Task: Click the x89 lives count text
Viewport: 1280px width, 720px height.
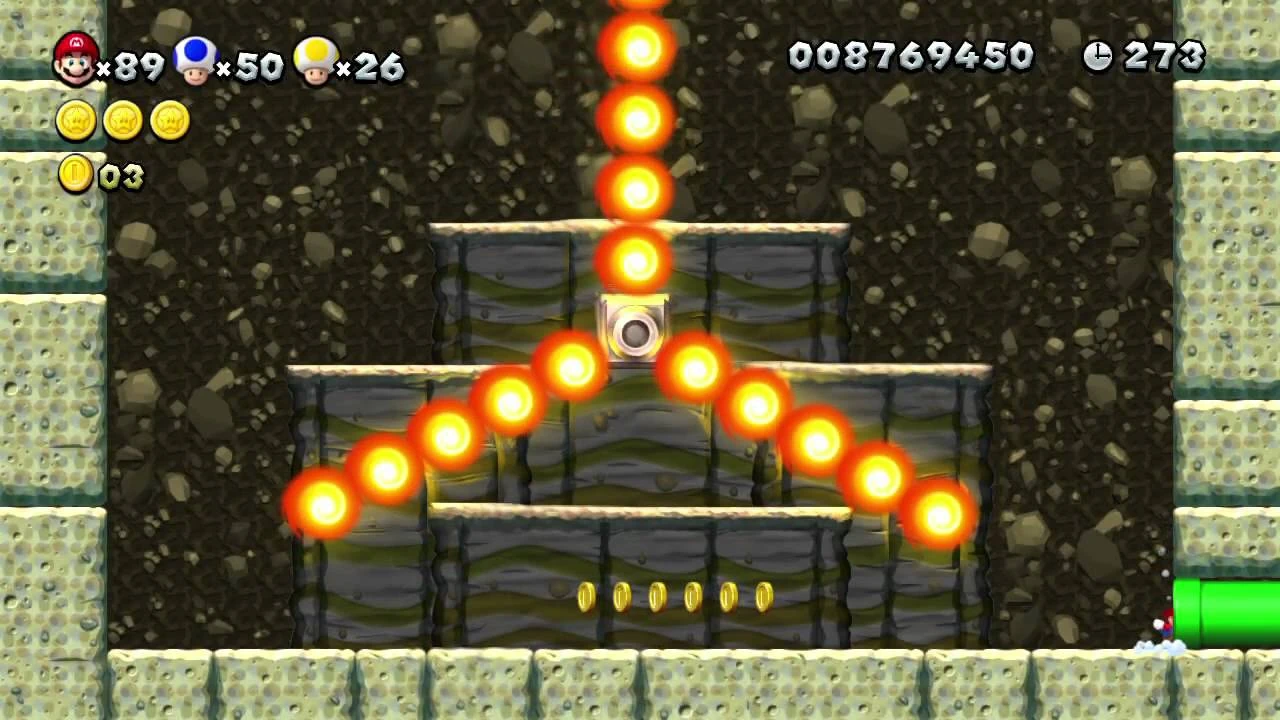Action: tap(134, 65)
